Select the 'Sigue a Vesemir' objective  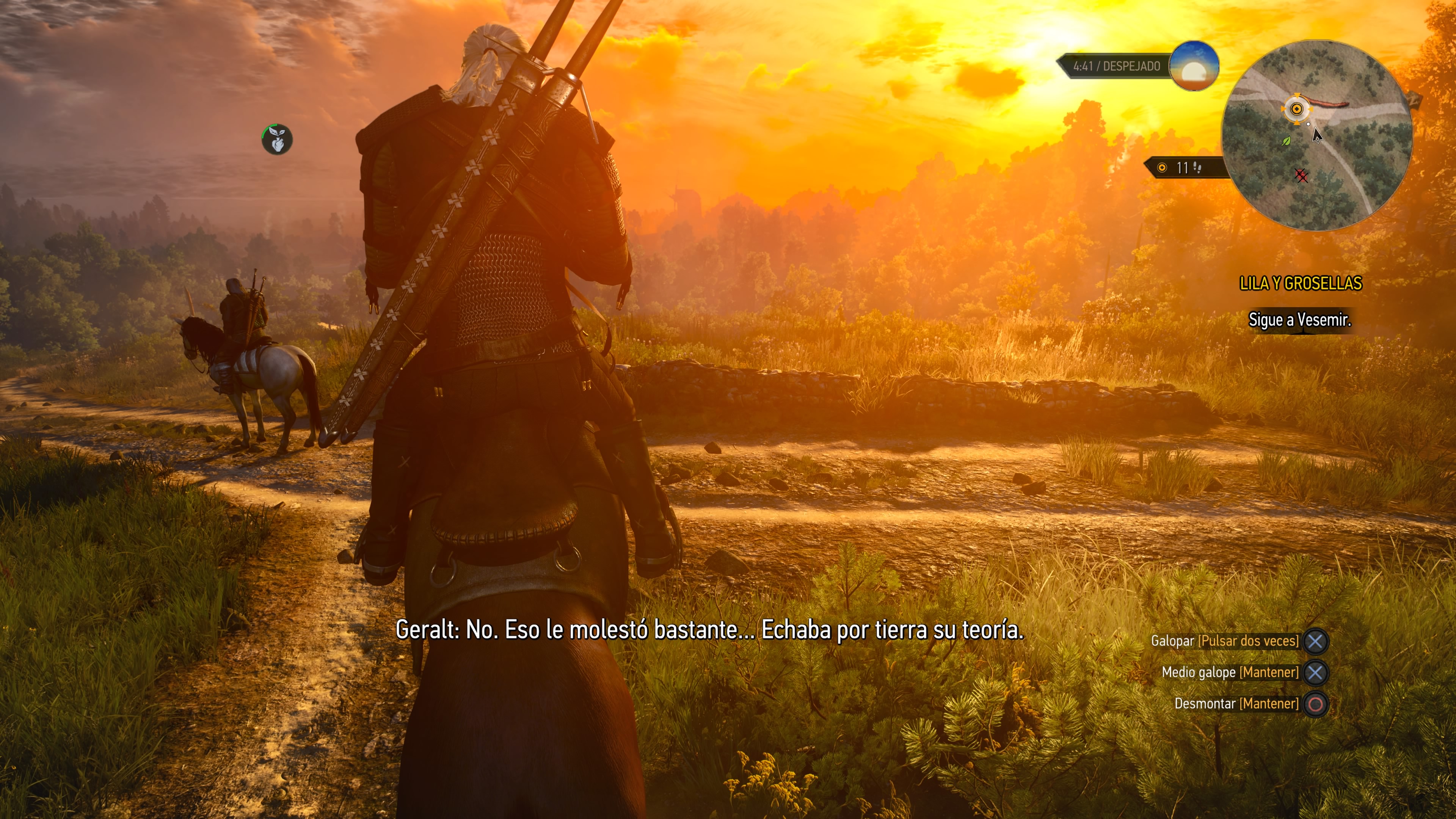pos(1299,320)
